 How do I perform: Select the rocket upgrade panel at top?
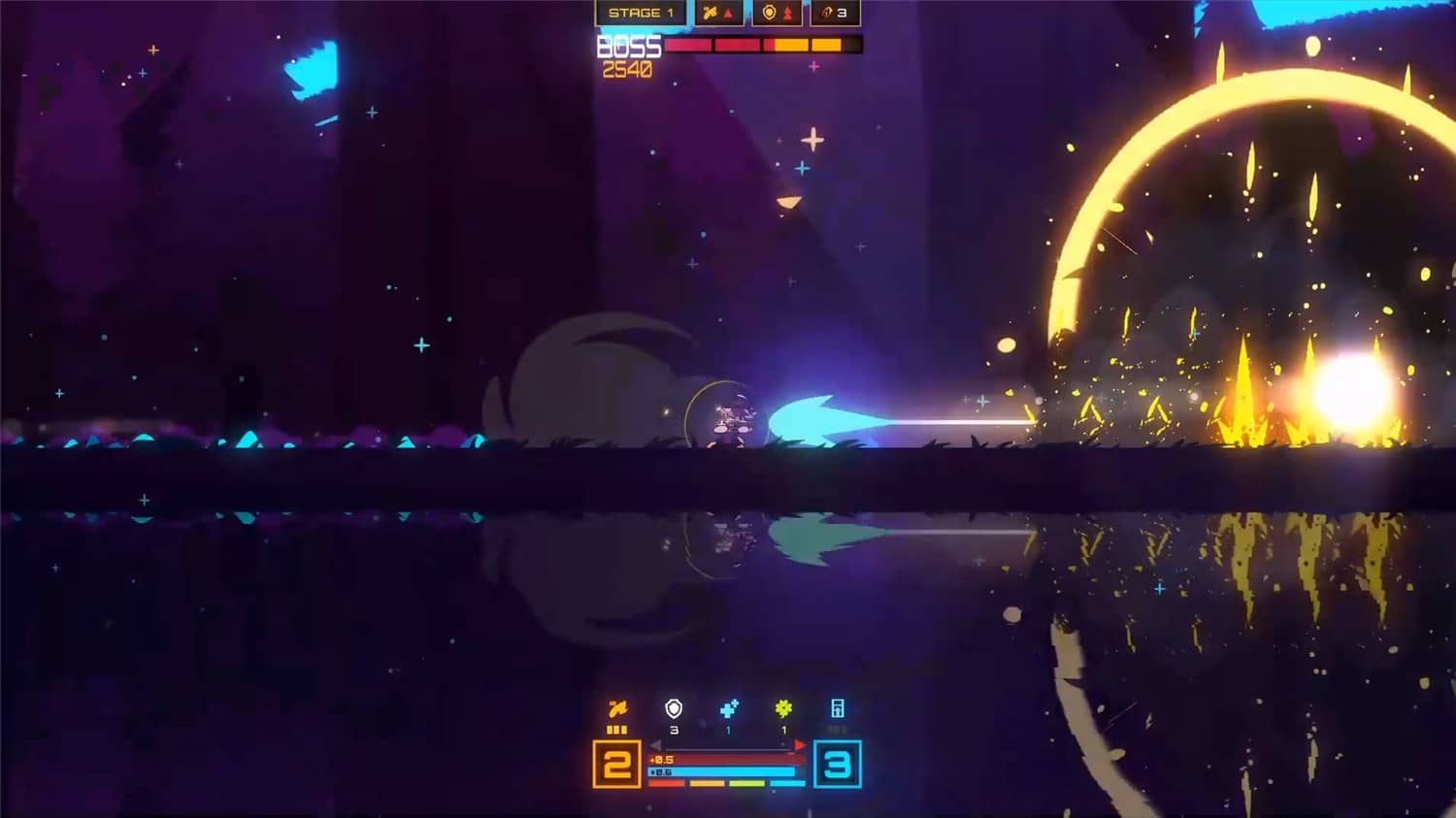tap(719, 14)
